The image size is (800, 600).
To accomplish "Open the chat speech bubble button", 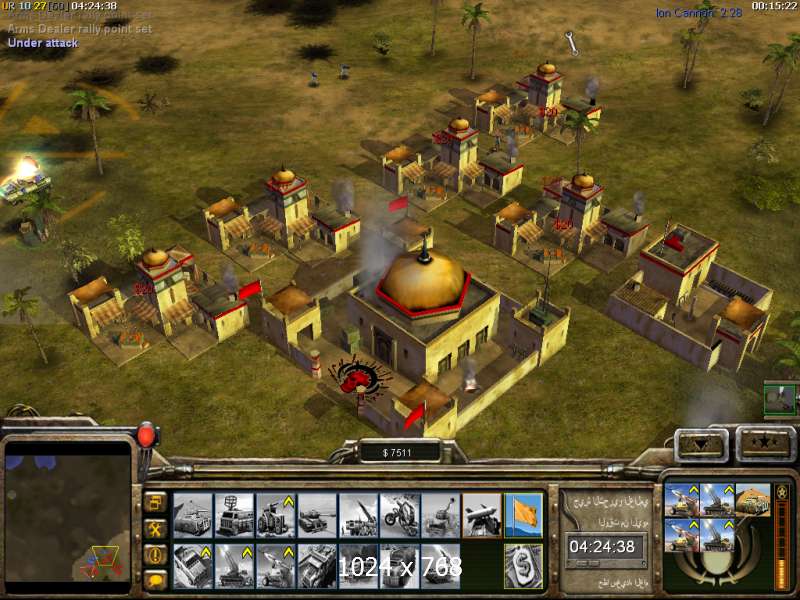I will pos(156,579).
